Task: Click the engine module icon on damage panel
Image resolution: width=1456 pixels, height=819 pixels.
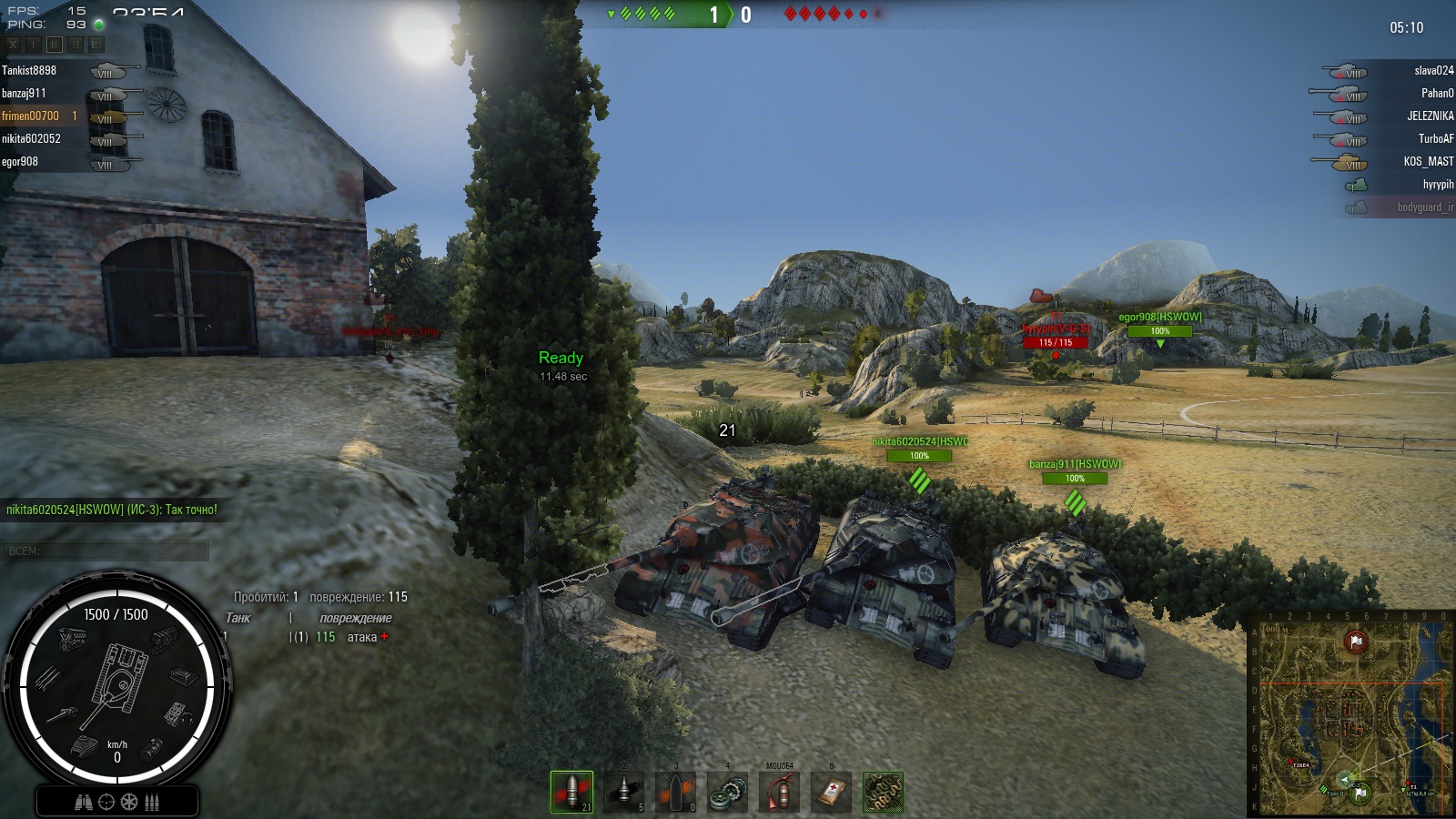Action: pyautogui.click(x=73, y=639)
